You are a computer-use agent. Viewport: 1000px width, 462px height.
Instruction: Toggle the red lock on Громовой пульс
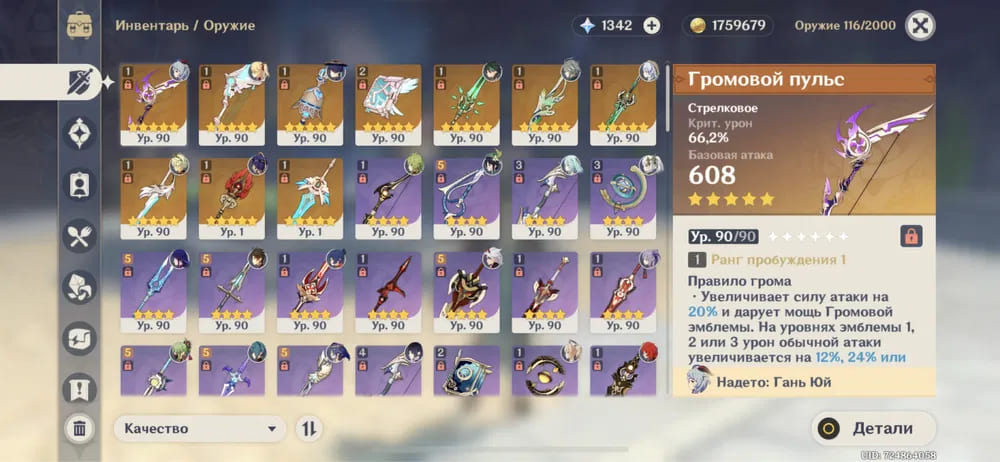(x=911, y=236)
